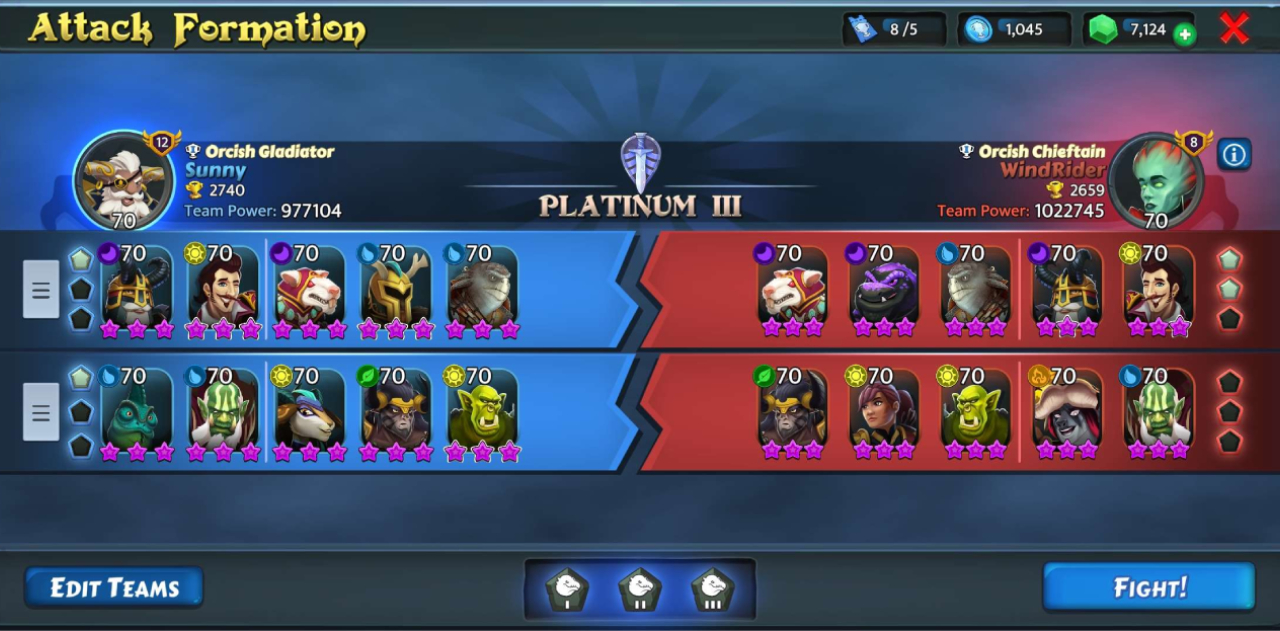Inspect the red-haired female hero on the enemy team
The width and height of the screenshot is (1280, 631).
[x=883, y=414]
